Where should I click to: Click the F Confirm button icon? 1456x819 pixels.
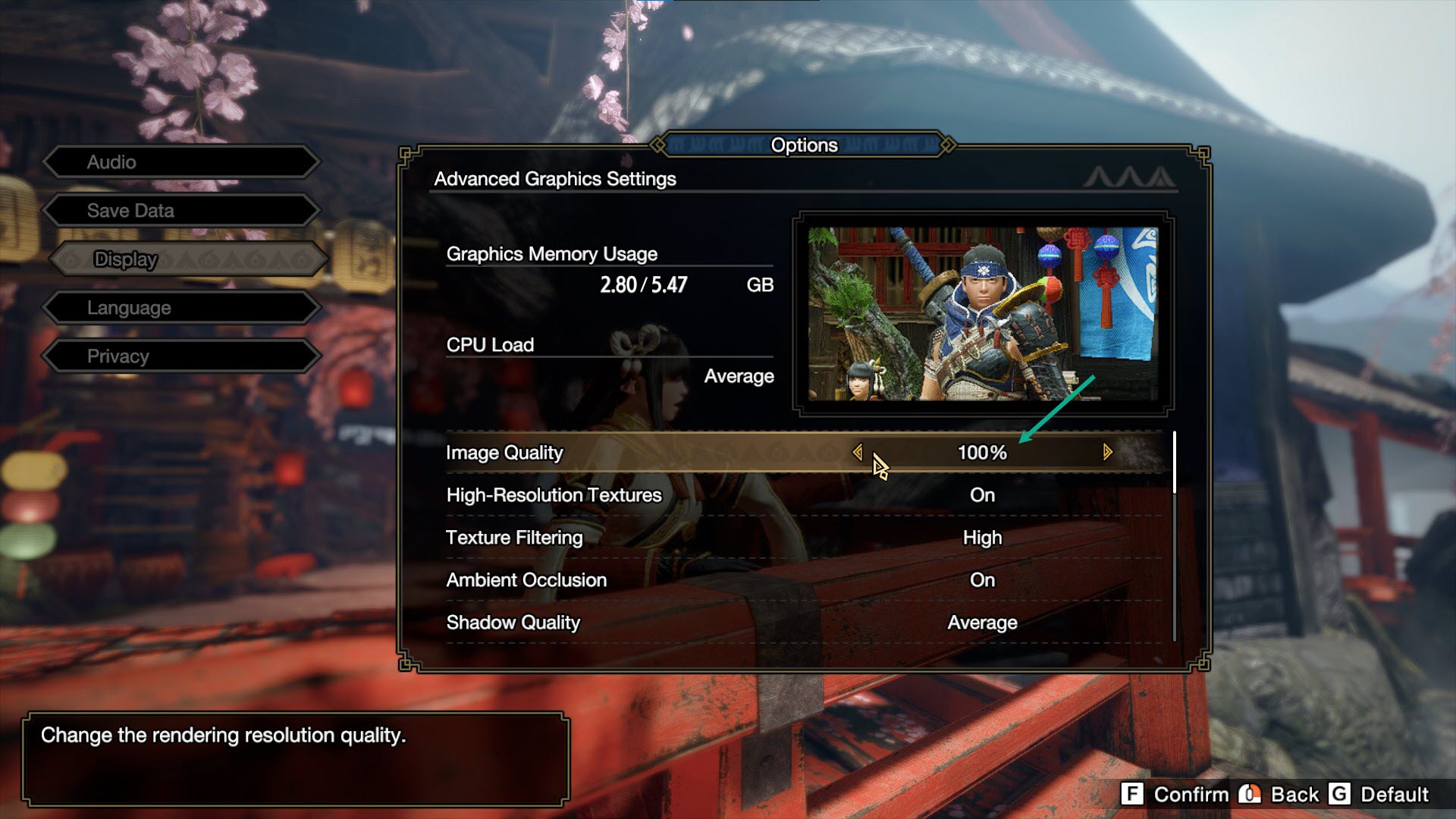click(1133, 795)
